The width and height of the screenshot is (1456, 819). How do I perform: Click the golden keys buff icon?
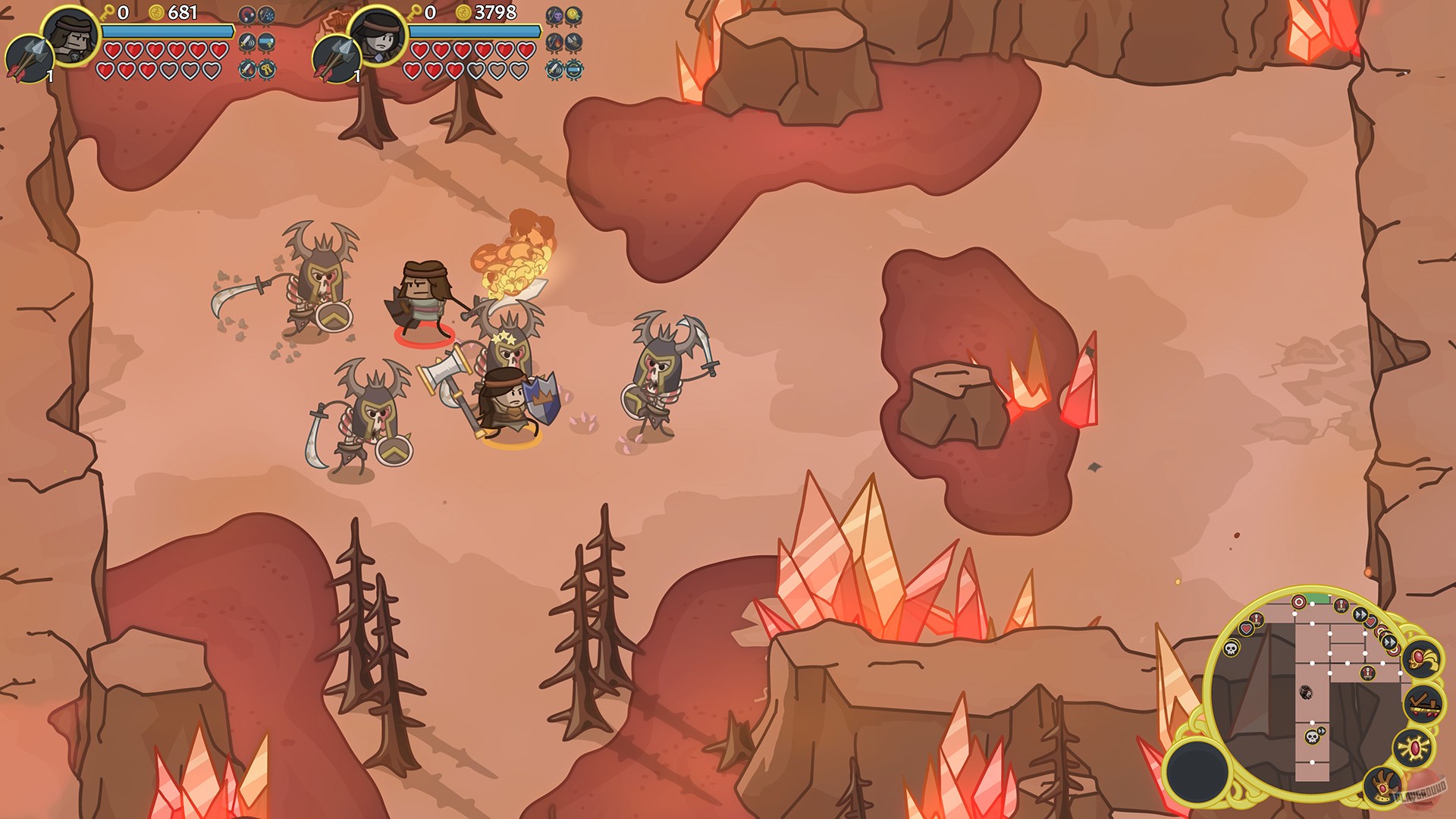pyautogui.click(x=267, y=70)
